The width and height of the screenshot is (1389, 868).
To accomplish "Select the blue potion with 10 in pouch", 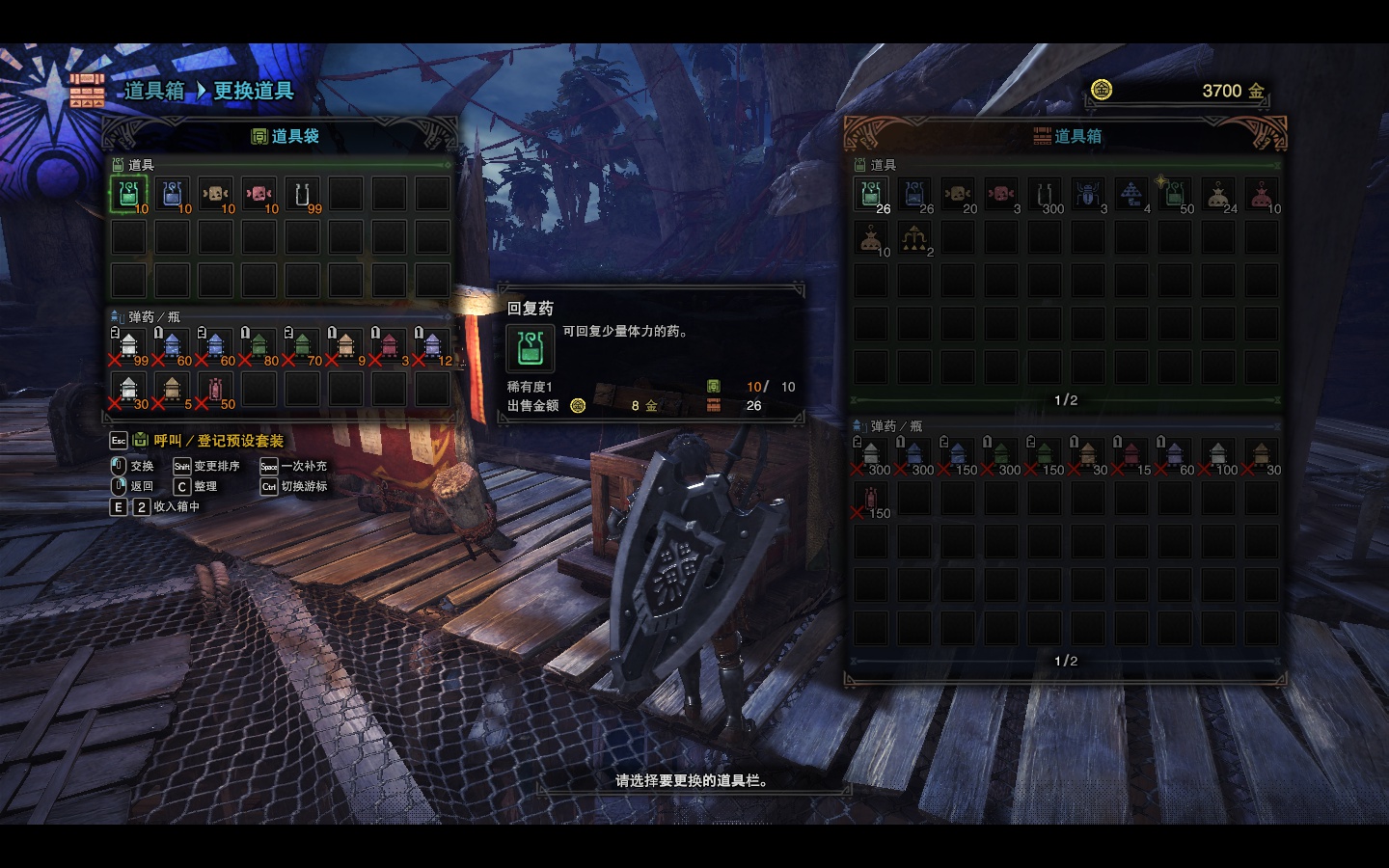I will pyautogui.click(x=172, y=195).
